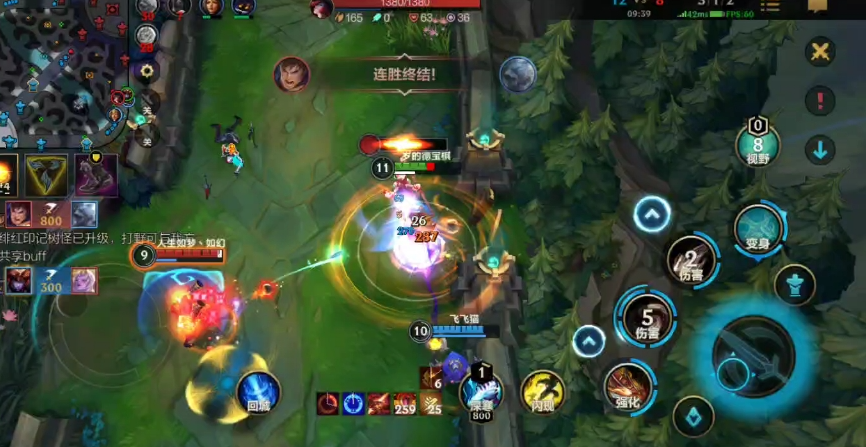Activate the ability showing 5 伤害
This screenshot has width=866, height=447.
pyautogui.click(x=640, y=318)
